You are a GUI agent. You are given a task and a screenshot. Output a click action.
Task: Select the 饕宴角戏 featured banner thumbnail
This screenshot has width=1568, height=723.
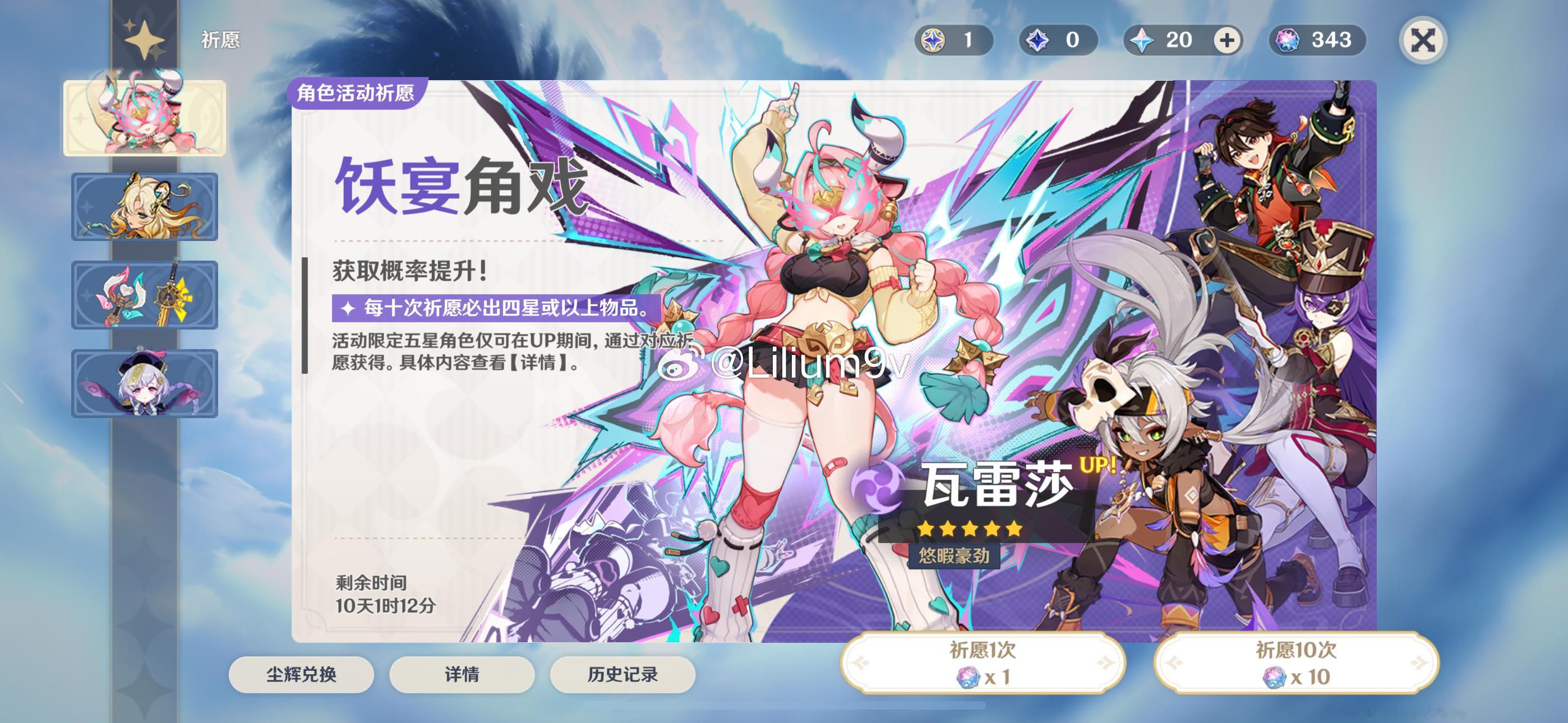[145, 117]
